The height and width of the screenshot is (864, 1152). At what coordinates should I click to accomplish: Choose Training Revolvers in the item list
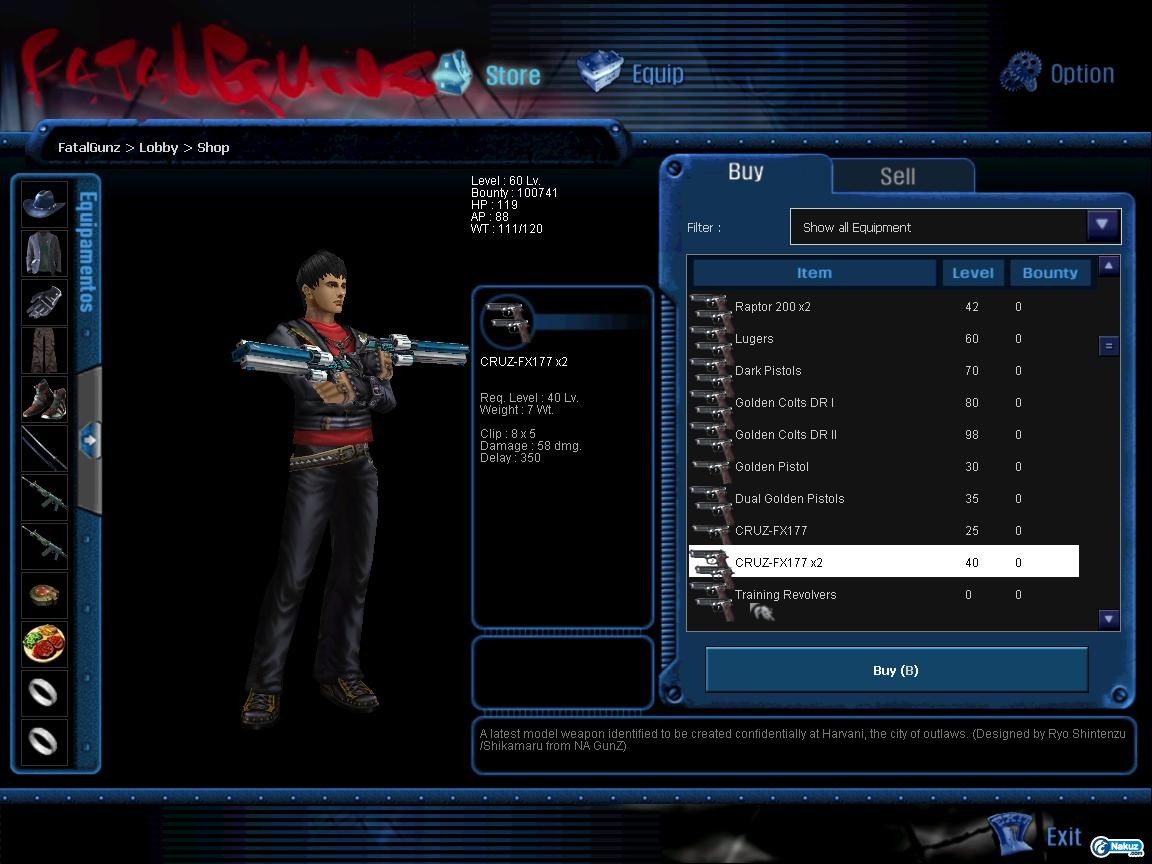785,595
